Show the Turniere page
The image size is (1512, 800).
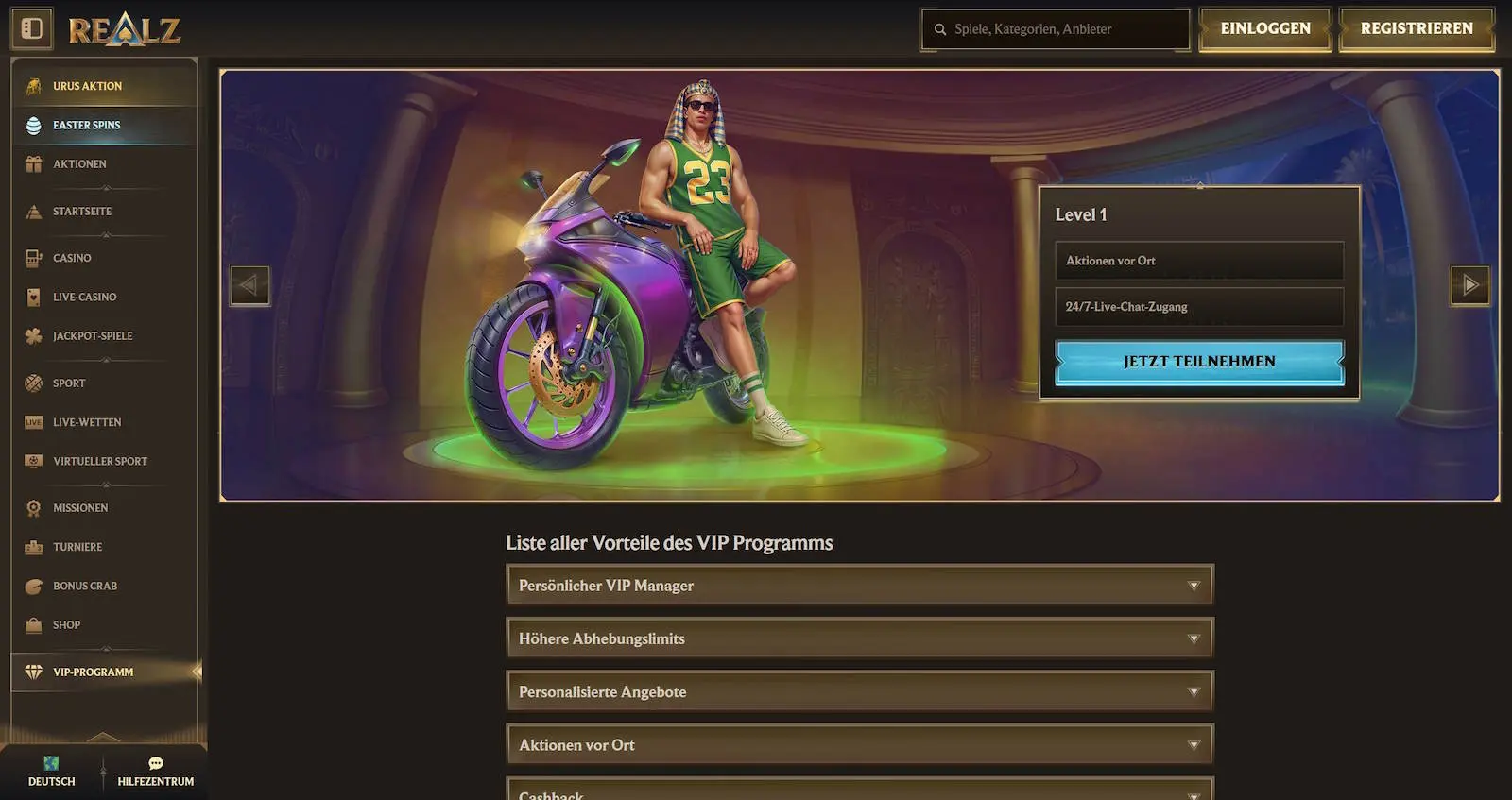(x=77, y=547)
